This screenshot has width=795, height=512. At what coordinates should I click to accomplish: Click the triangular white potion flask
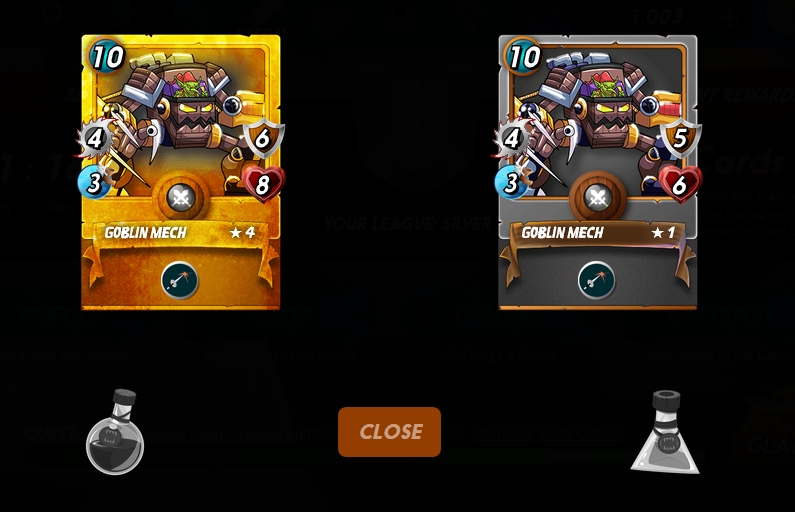pos(665,434)
